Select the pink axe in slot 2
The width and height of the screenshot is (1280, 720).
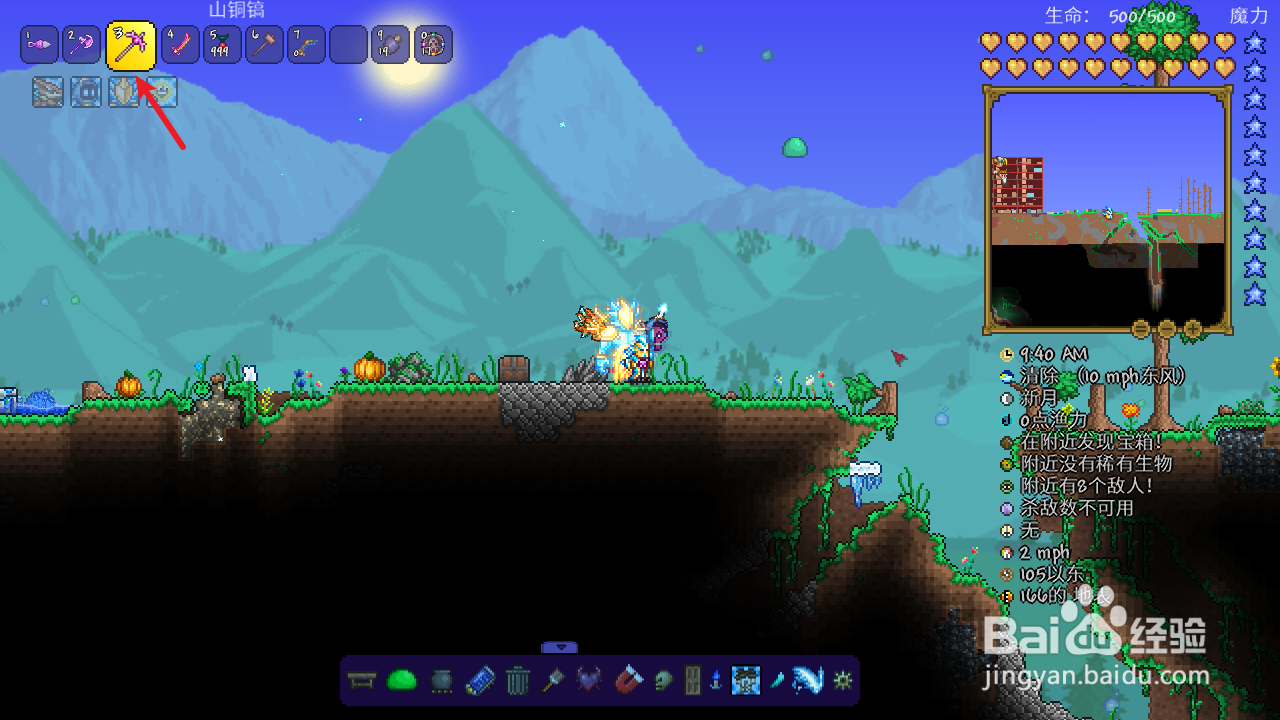pyautogui.click(x=82, y=45)
